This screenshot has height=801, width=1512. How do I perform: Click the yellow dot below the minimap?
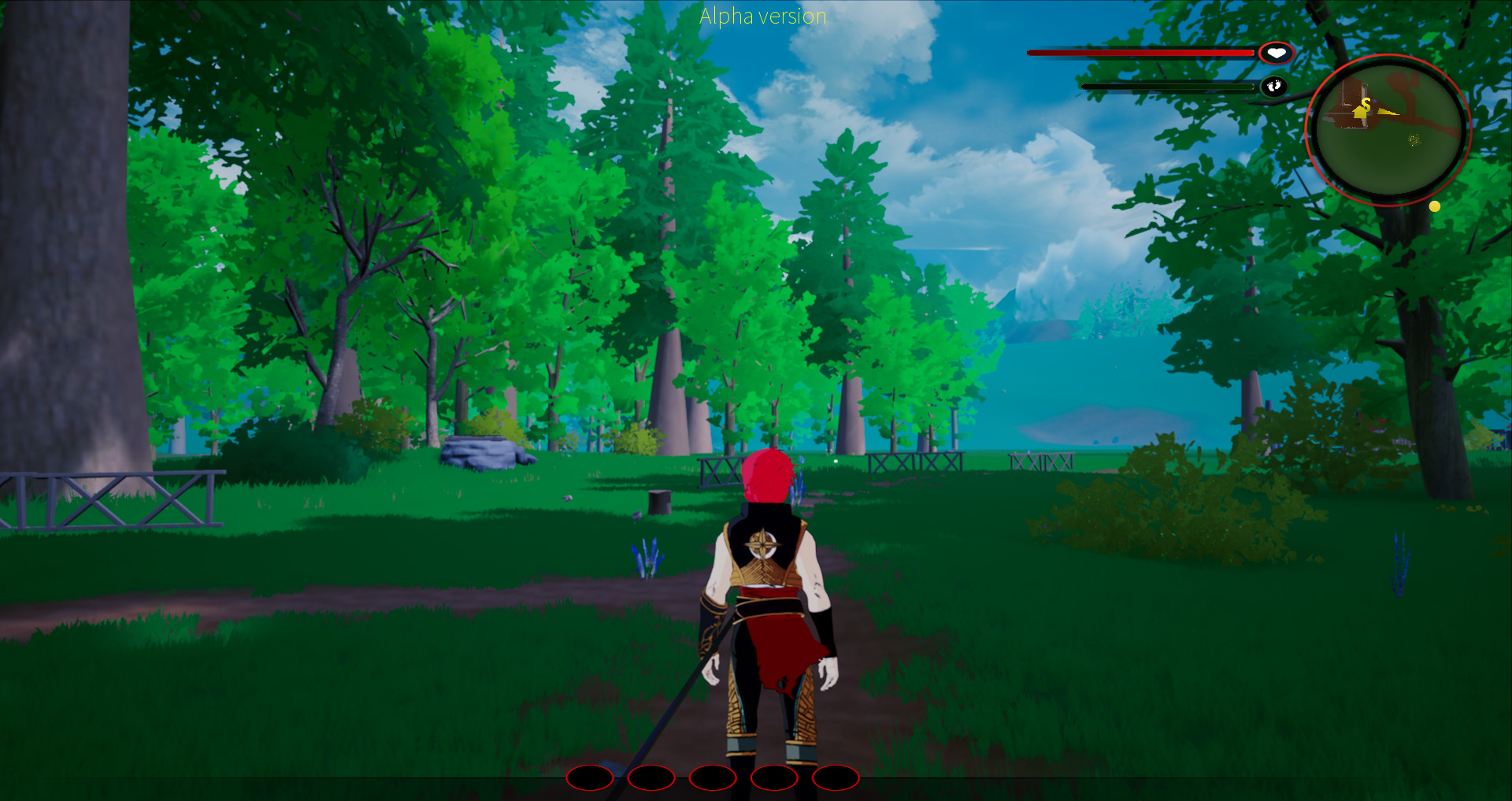pyautogui.click(x=1435, y=206)
